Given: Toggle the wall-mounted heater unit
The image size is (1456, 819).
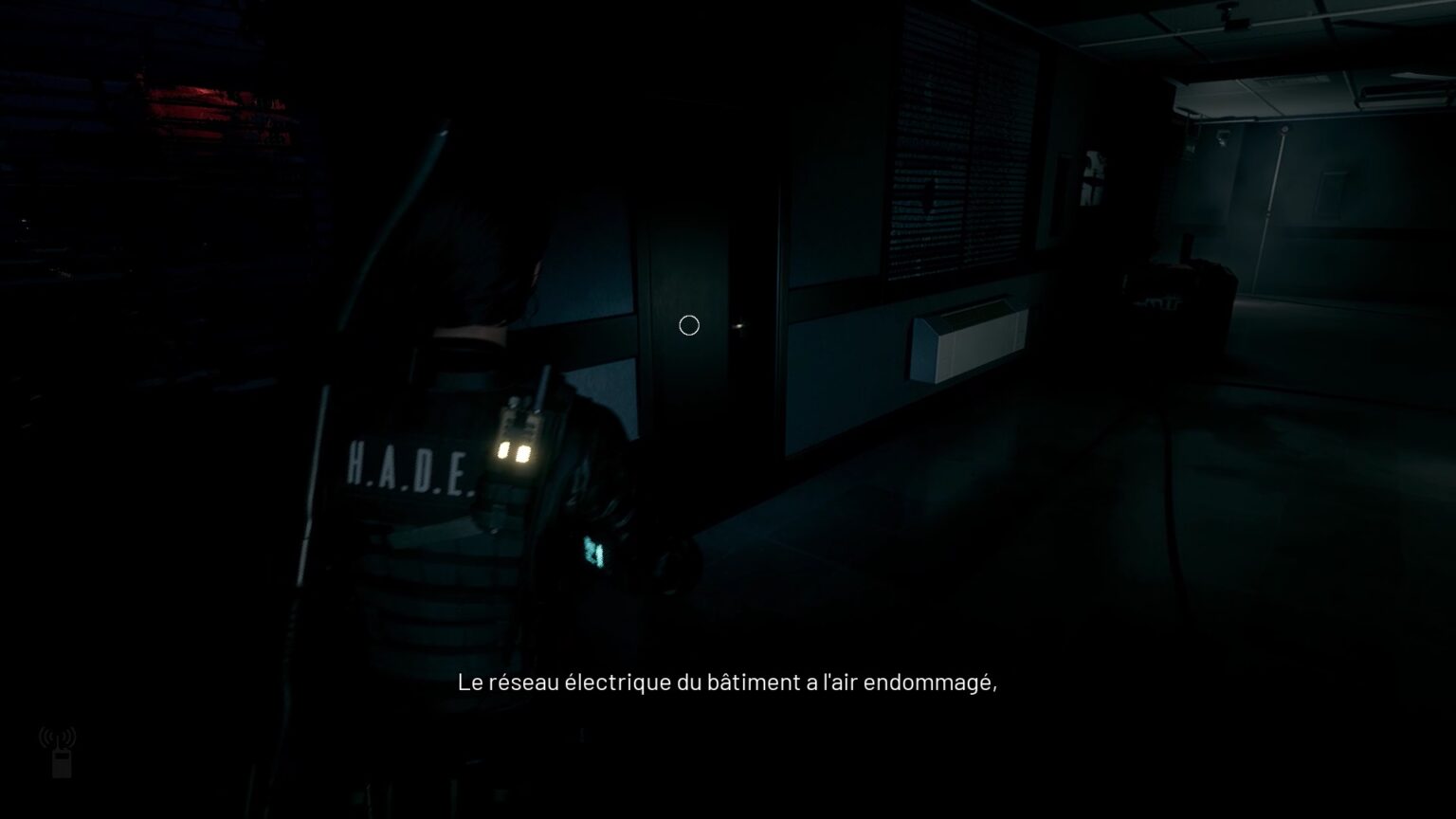Looking at the screenshot, I should click(969, 339).
